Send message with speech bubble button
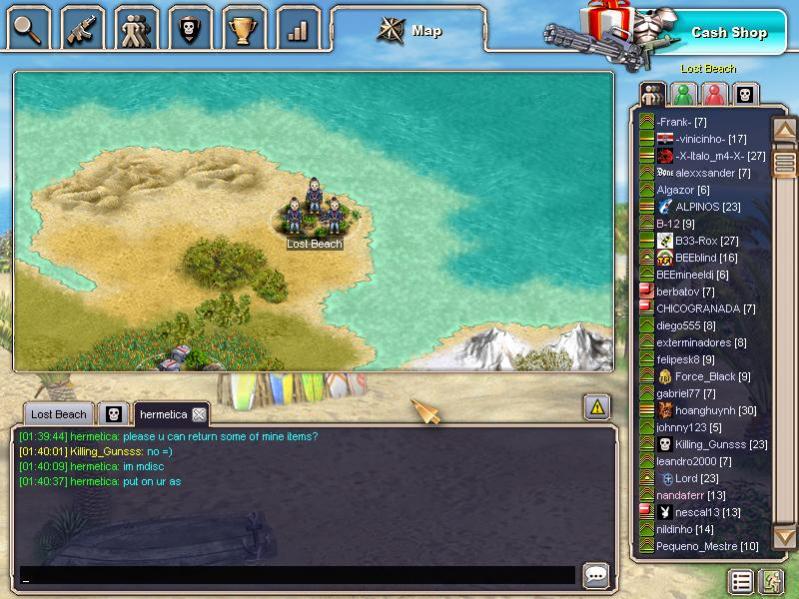 point(596,575)
